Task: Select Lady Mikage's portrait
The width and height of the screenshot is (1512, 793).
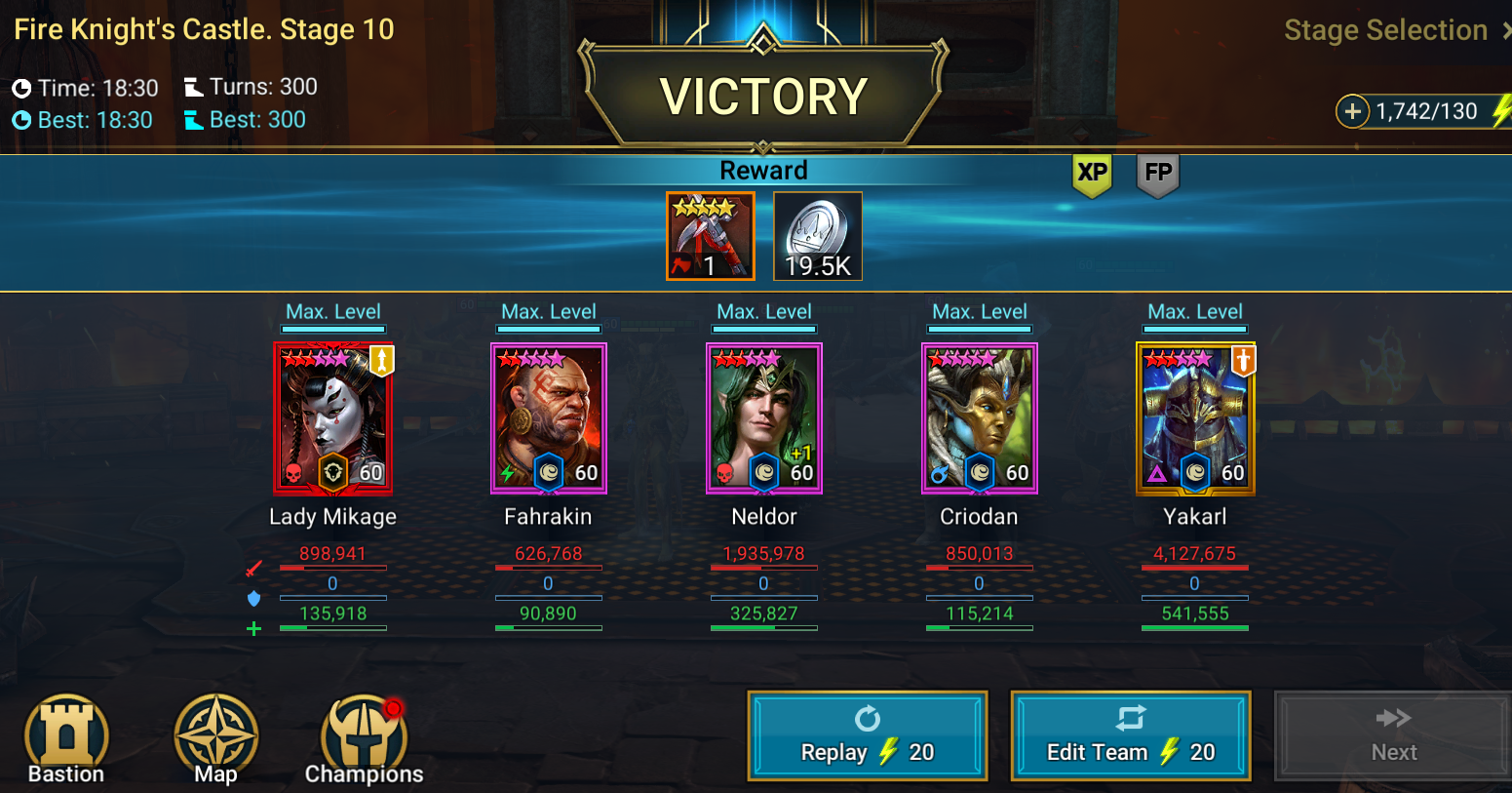Action: click(332, 418)
